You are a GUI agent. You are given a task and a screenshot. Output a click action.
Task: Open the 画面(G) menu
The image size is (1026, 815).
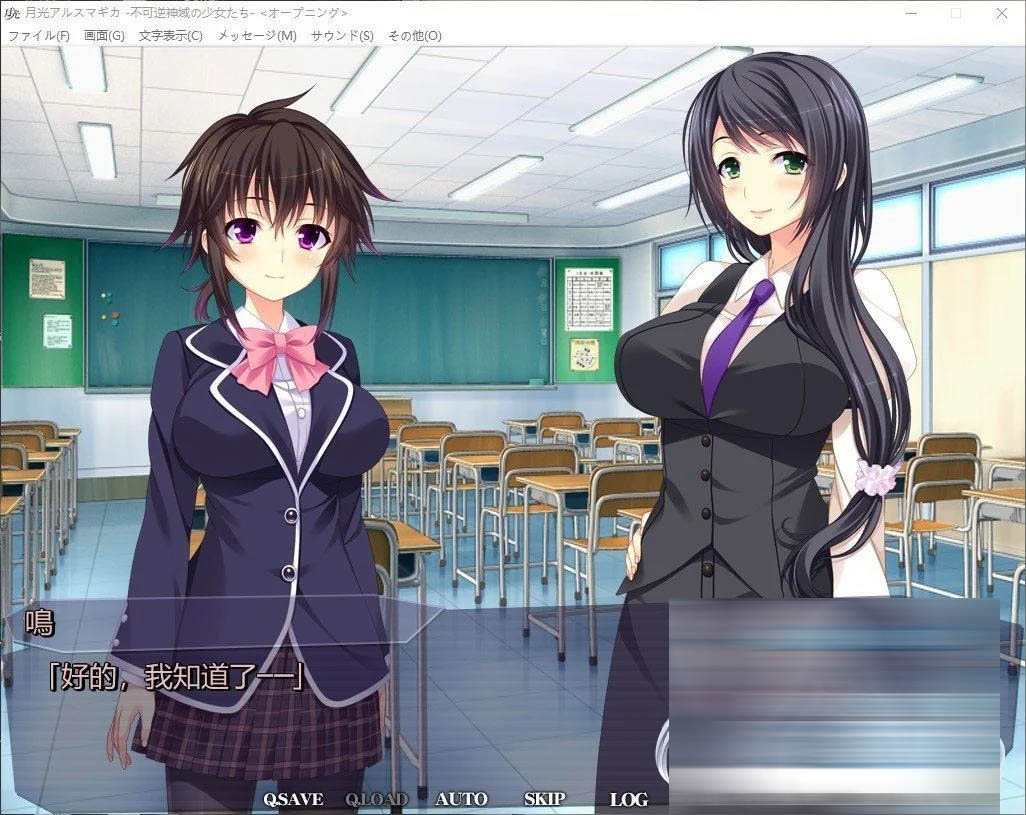tap(104, 36)
